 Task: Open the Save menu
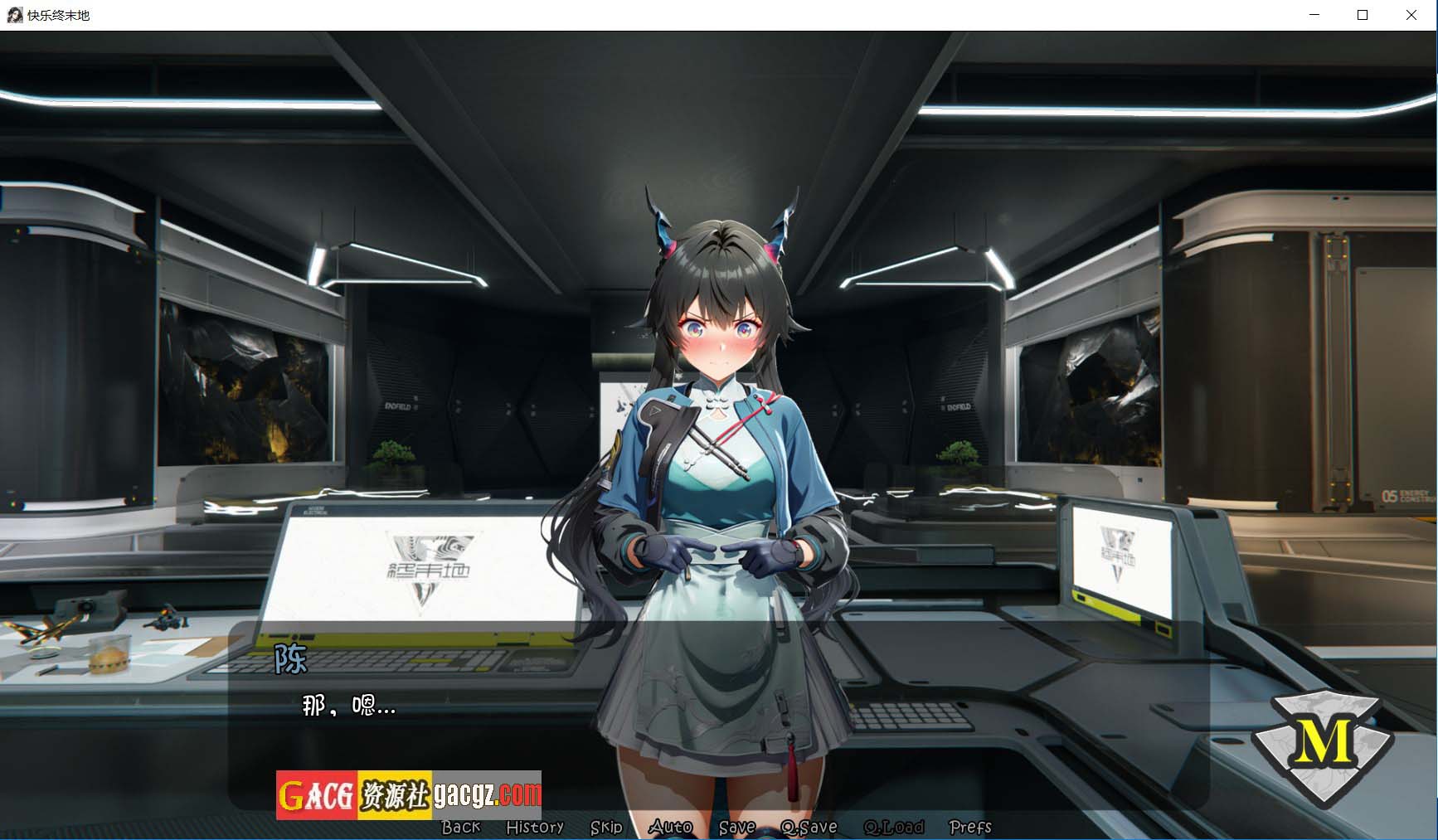click(736, 827)
